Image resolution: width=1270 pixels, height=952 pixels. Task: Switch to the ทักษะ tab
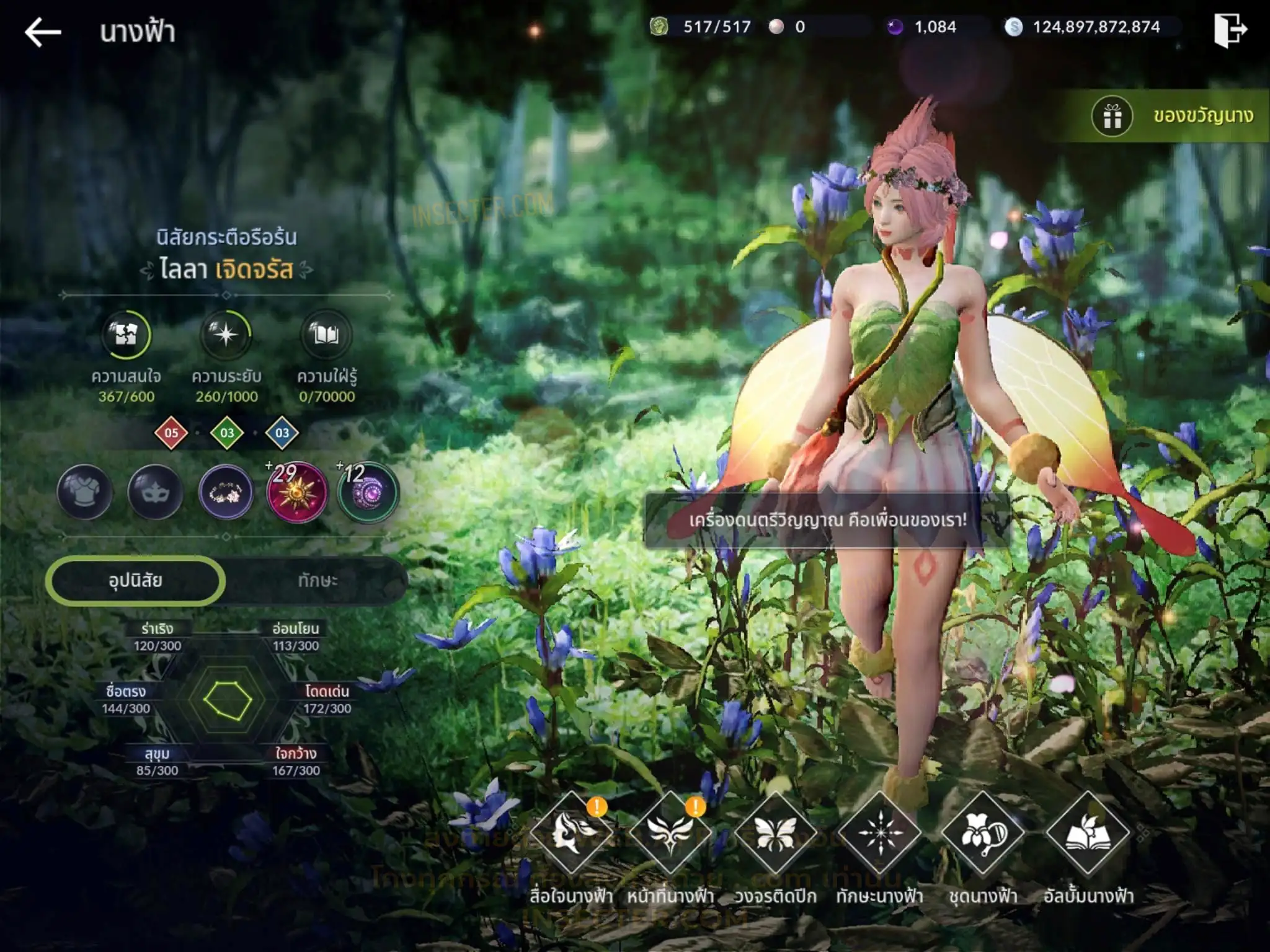click(317, 581)
